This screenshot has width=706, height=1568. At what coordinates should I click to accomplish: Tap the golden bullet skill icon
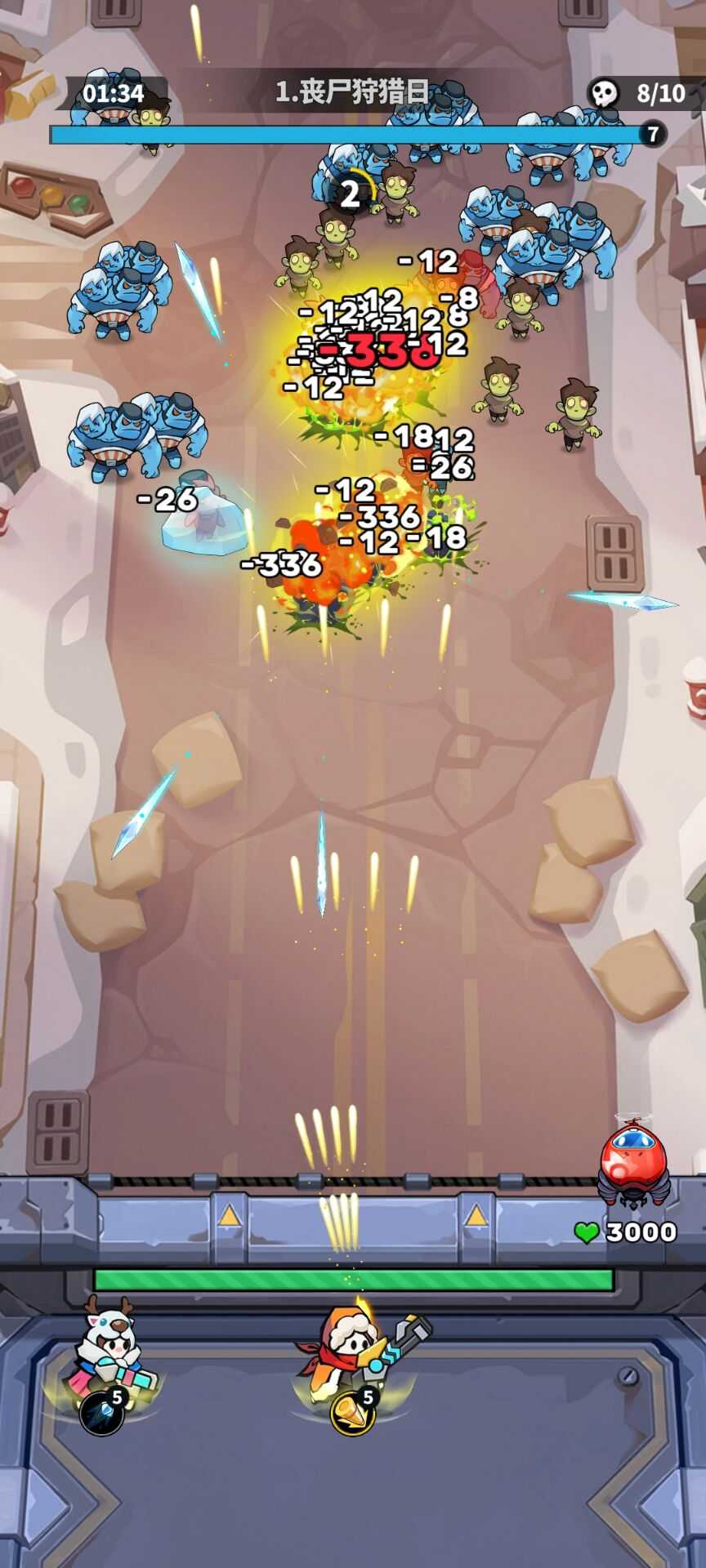point(352,1413)
